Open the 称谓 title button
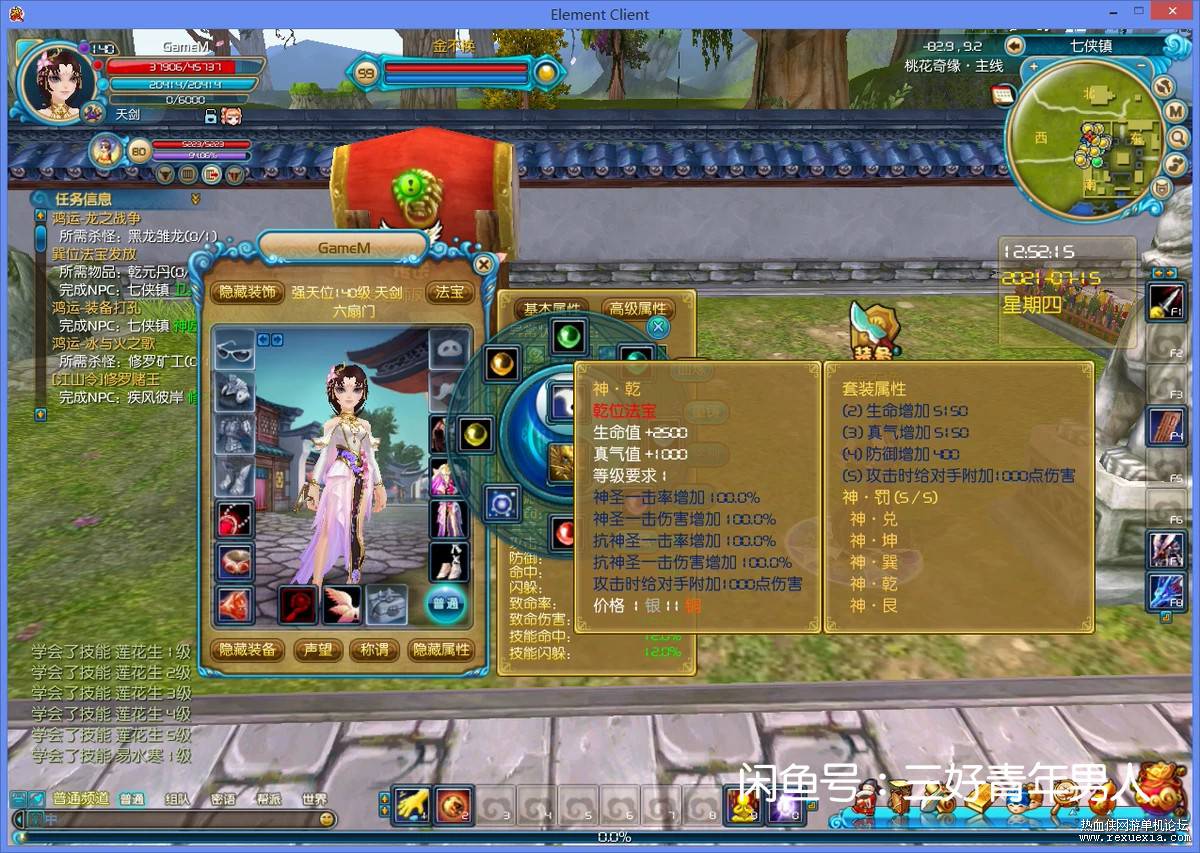This screenshot has width=1200, height=853. click(374, 649)
